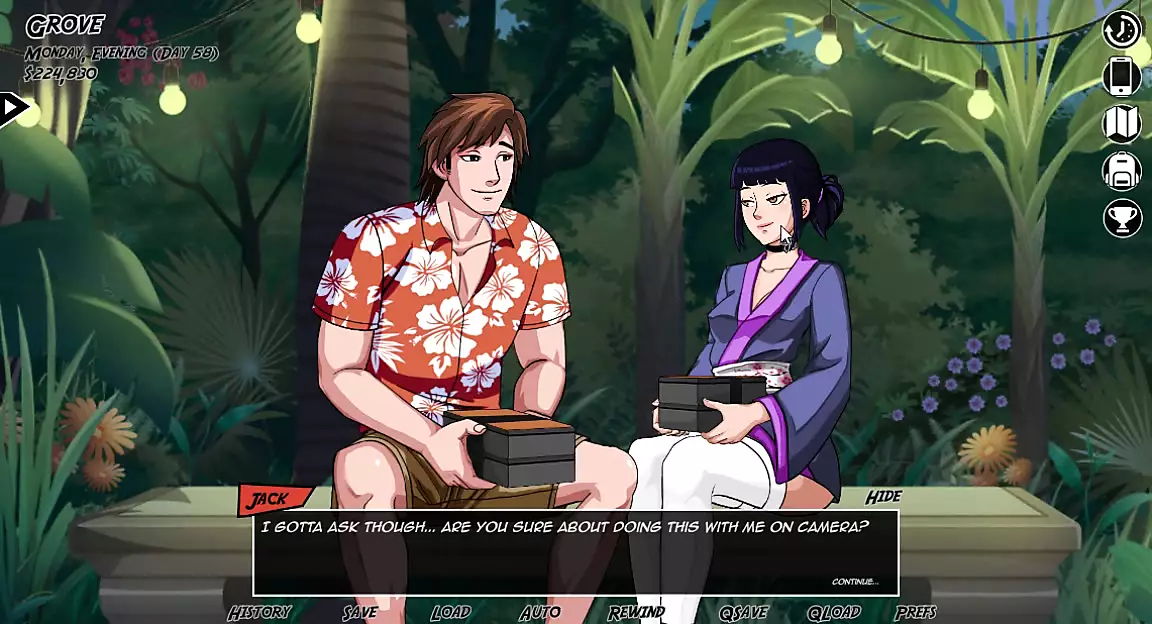
Task: Open the History log
Action: pos(259,612)
